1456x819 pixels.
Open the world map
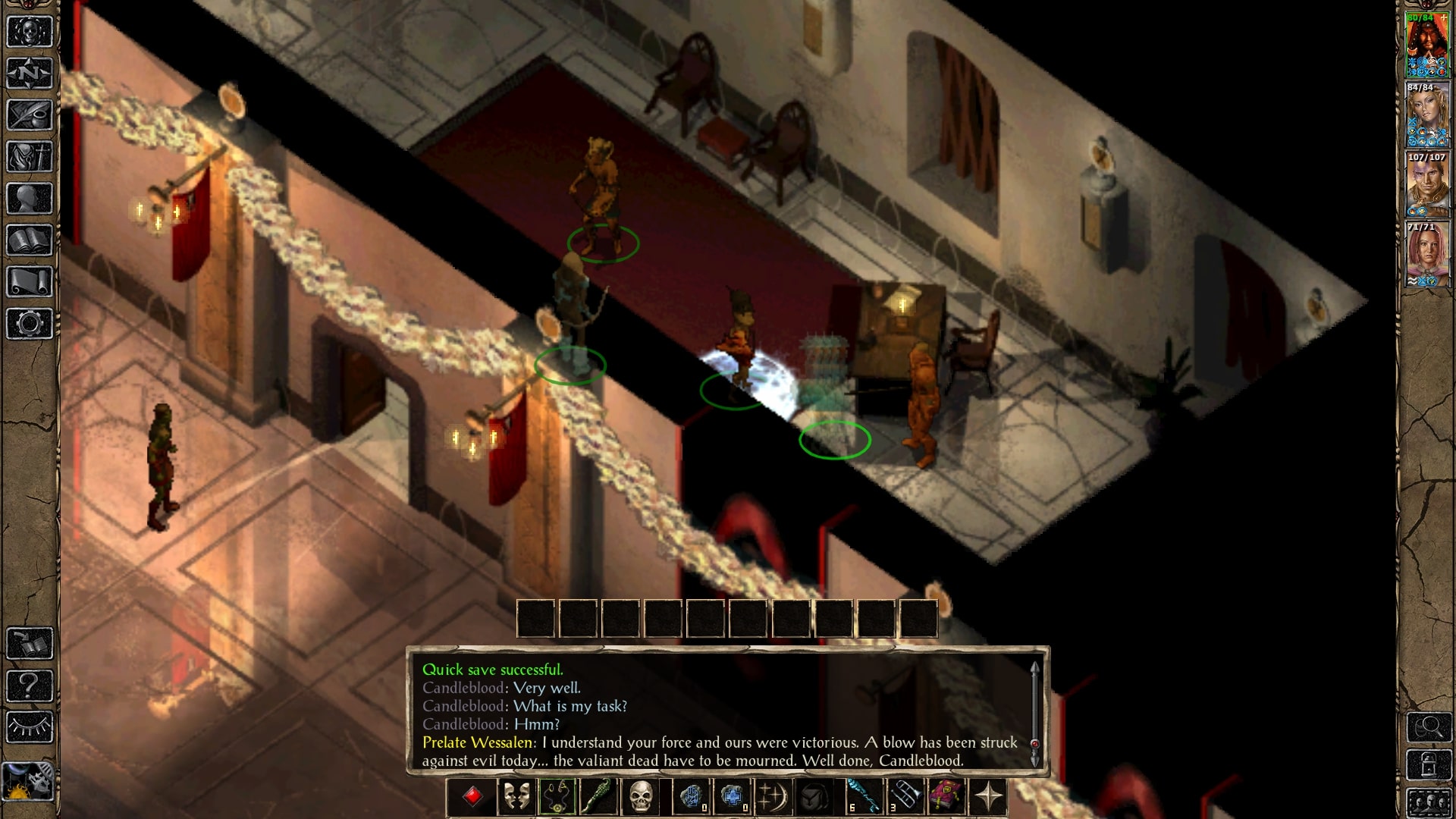[x=28, y=73]
